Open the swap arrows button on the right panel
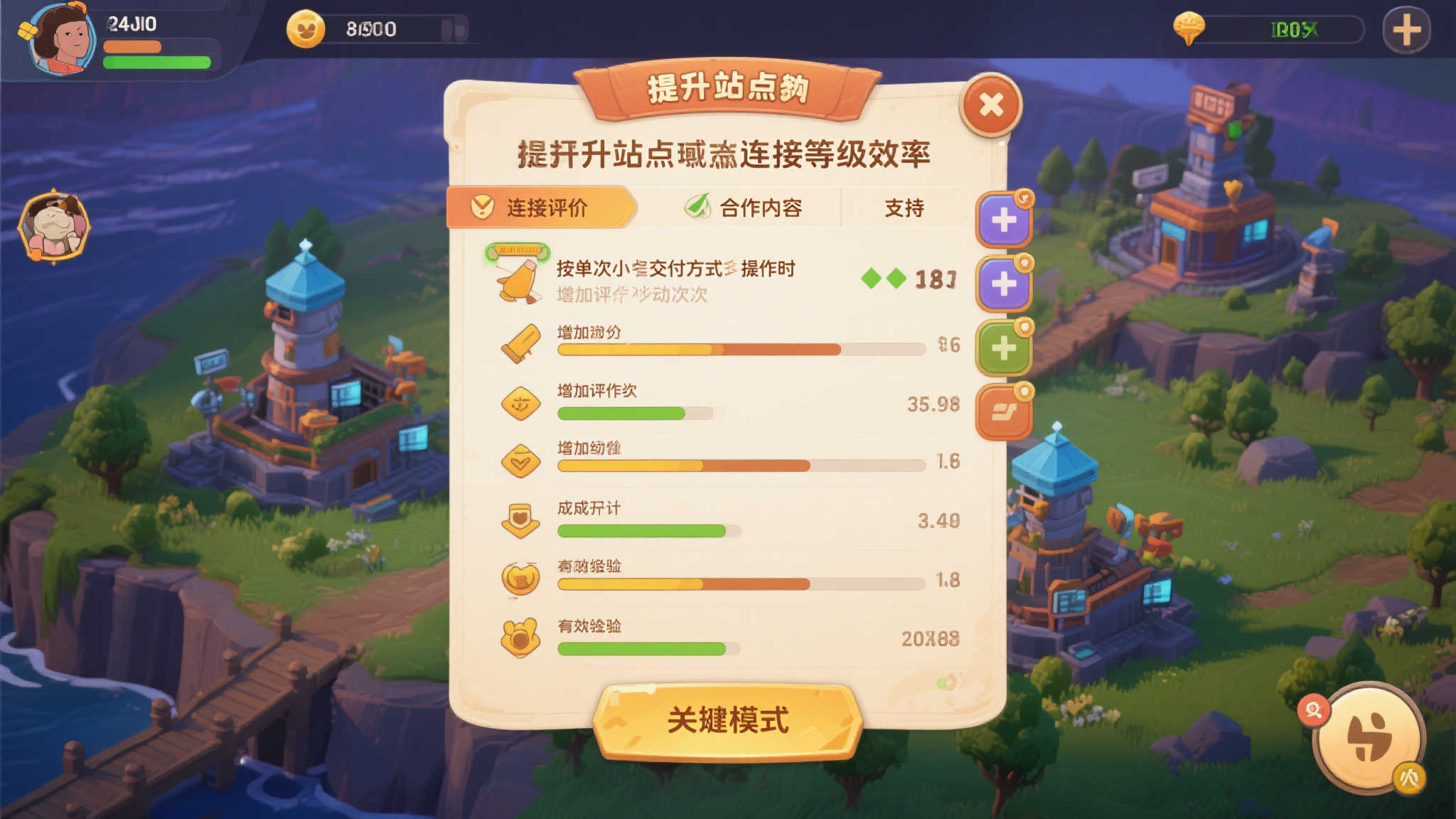This screenshot has width=1456, height=819. tap(1005, 411)
